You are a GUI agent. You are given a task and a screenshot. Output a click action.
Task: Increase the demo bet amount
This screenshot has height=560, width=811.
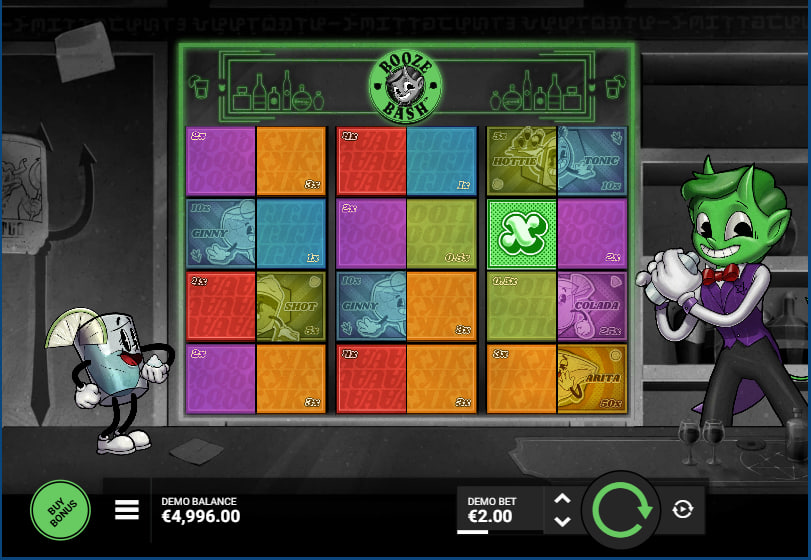pyautogui.click(x=562, y=499)
